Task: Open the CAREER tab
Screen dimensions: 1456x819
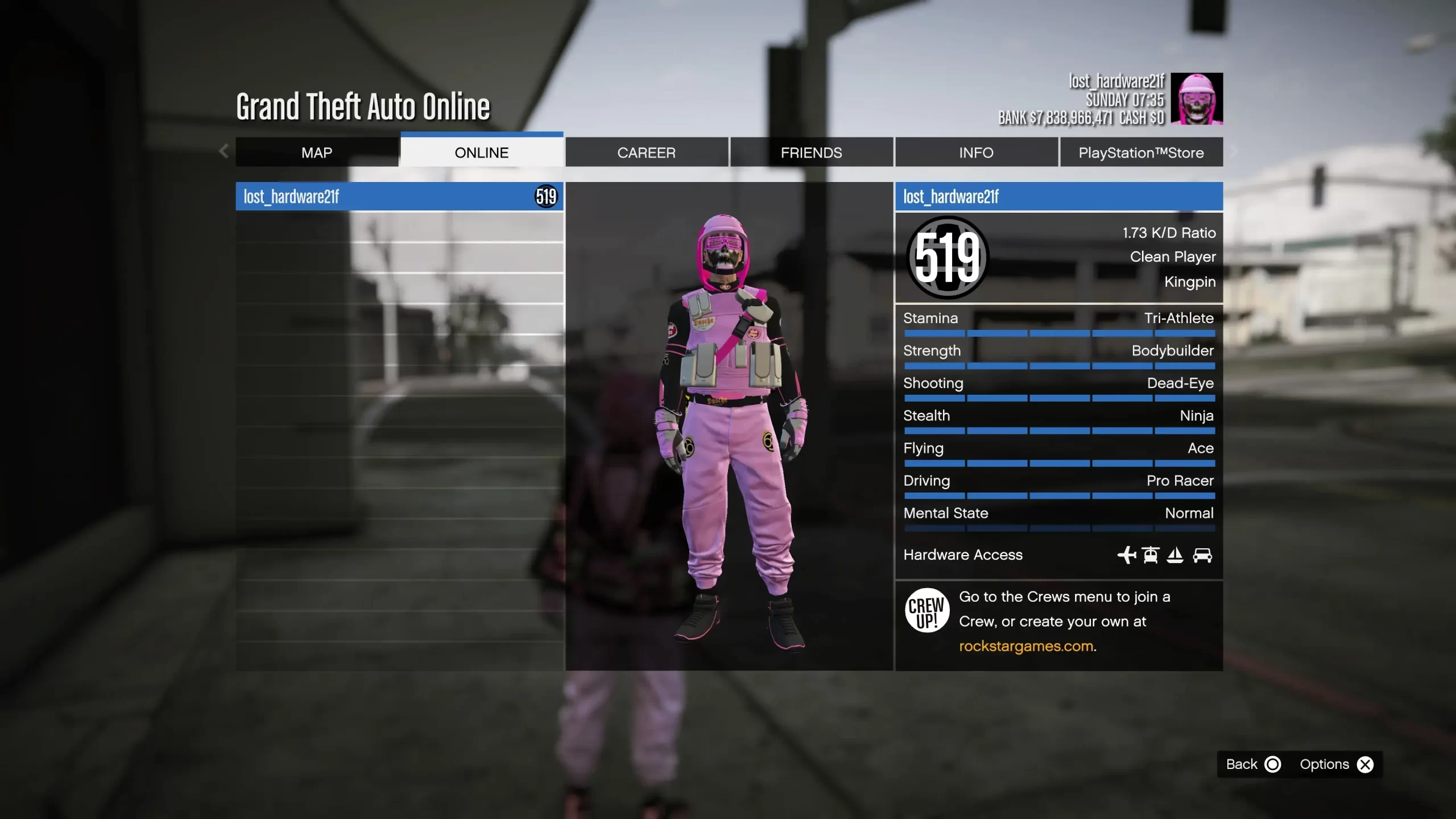Action: coord(647,152)
